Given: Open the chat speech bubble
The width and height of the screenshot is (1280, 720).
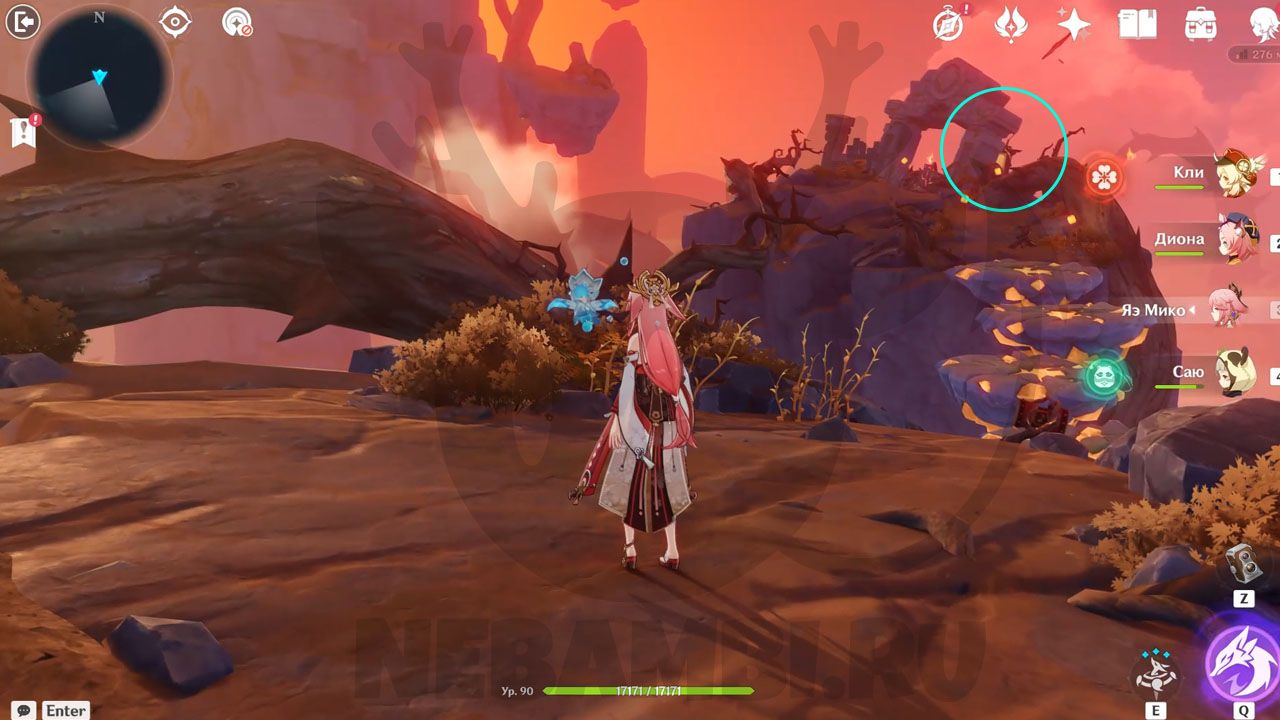Looking at the screenshot, I should (x=24, y=710).
